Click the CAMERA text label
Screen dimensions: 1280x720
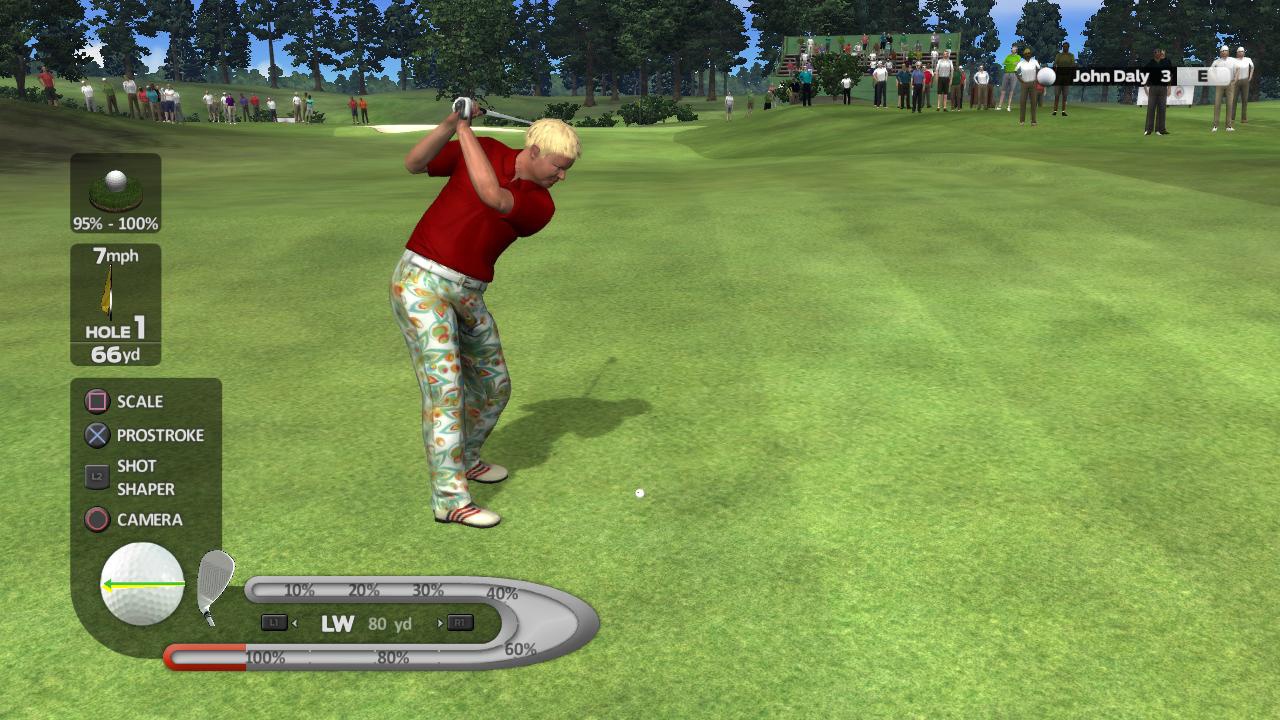(x=152, y=521)
